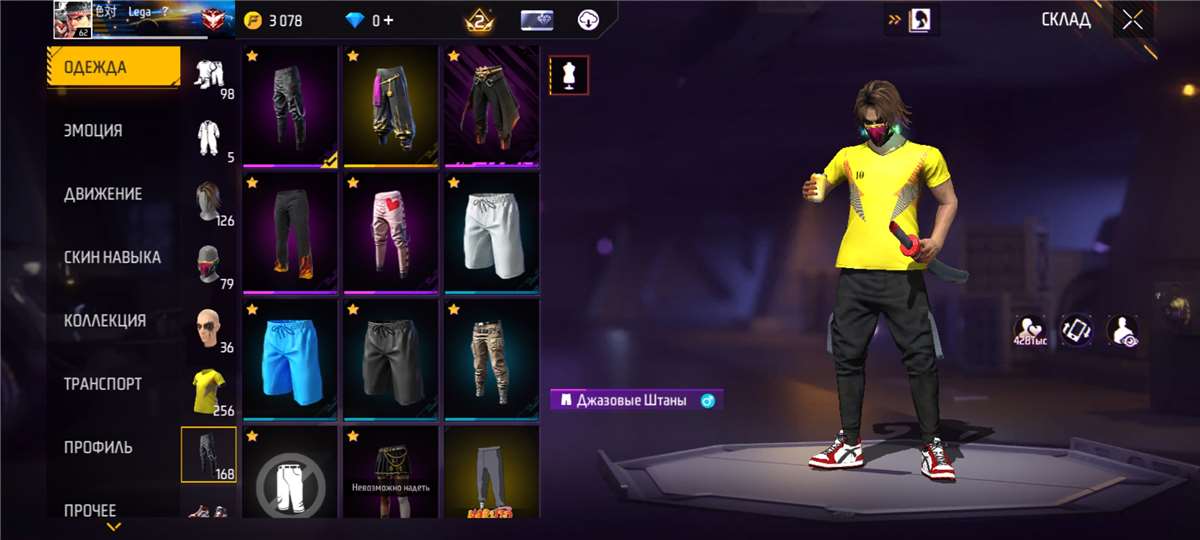Open the player profile avatar

coord(72,19)
